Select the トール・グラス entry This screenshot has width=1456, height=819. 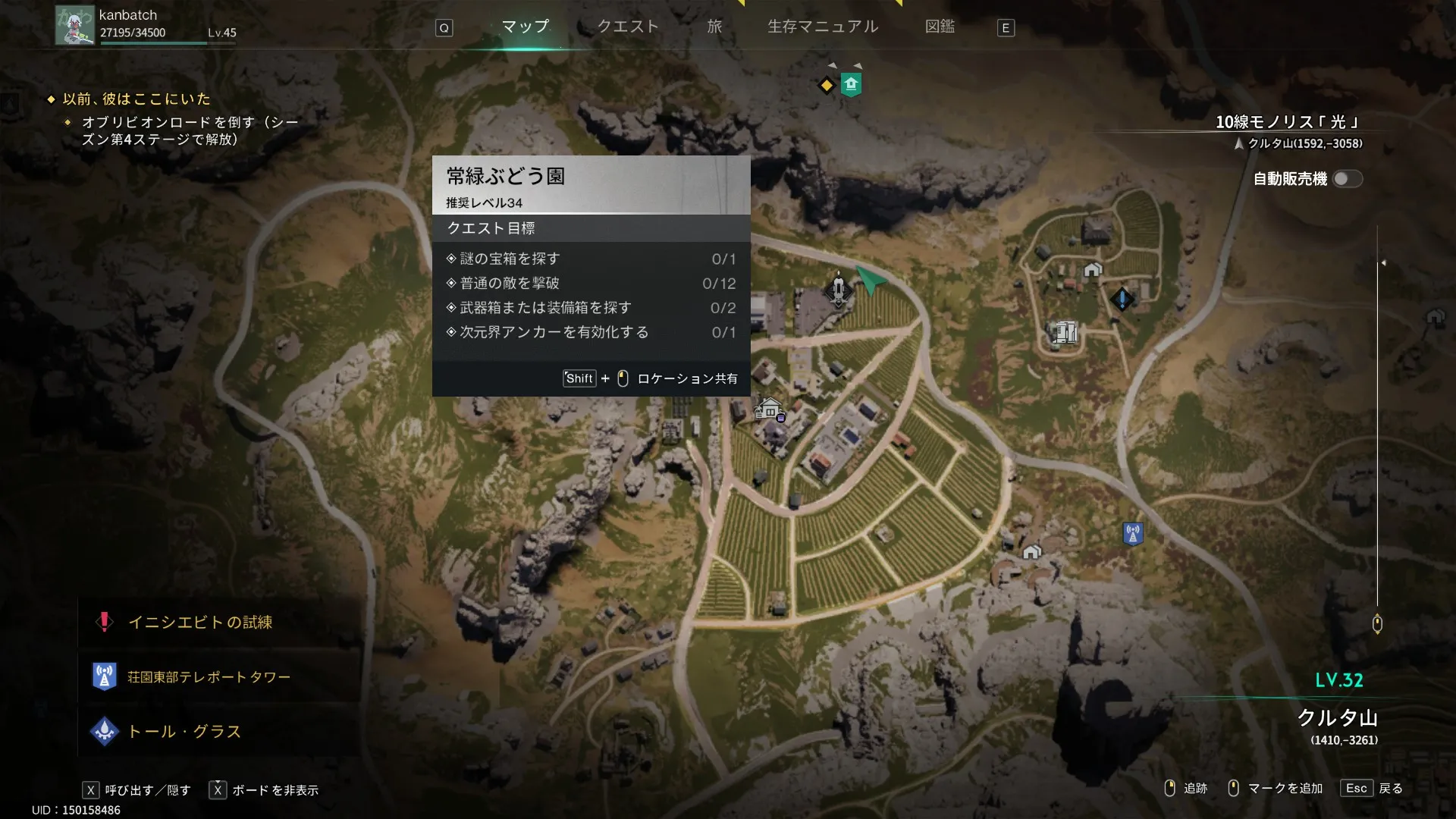pos(184,732)
